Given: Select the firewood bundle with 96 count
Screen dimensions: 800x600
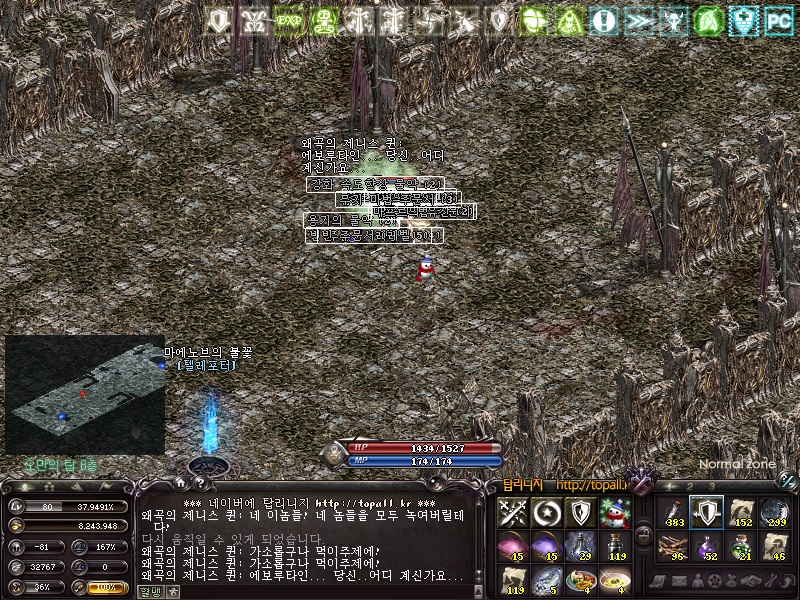Looking at the screenshot, I should coord(672,546).
